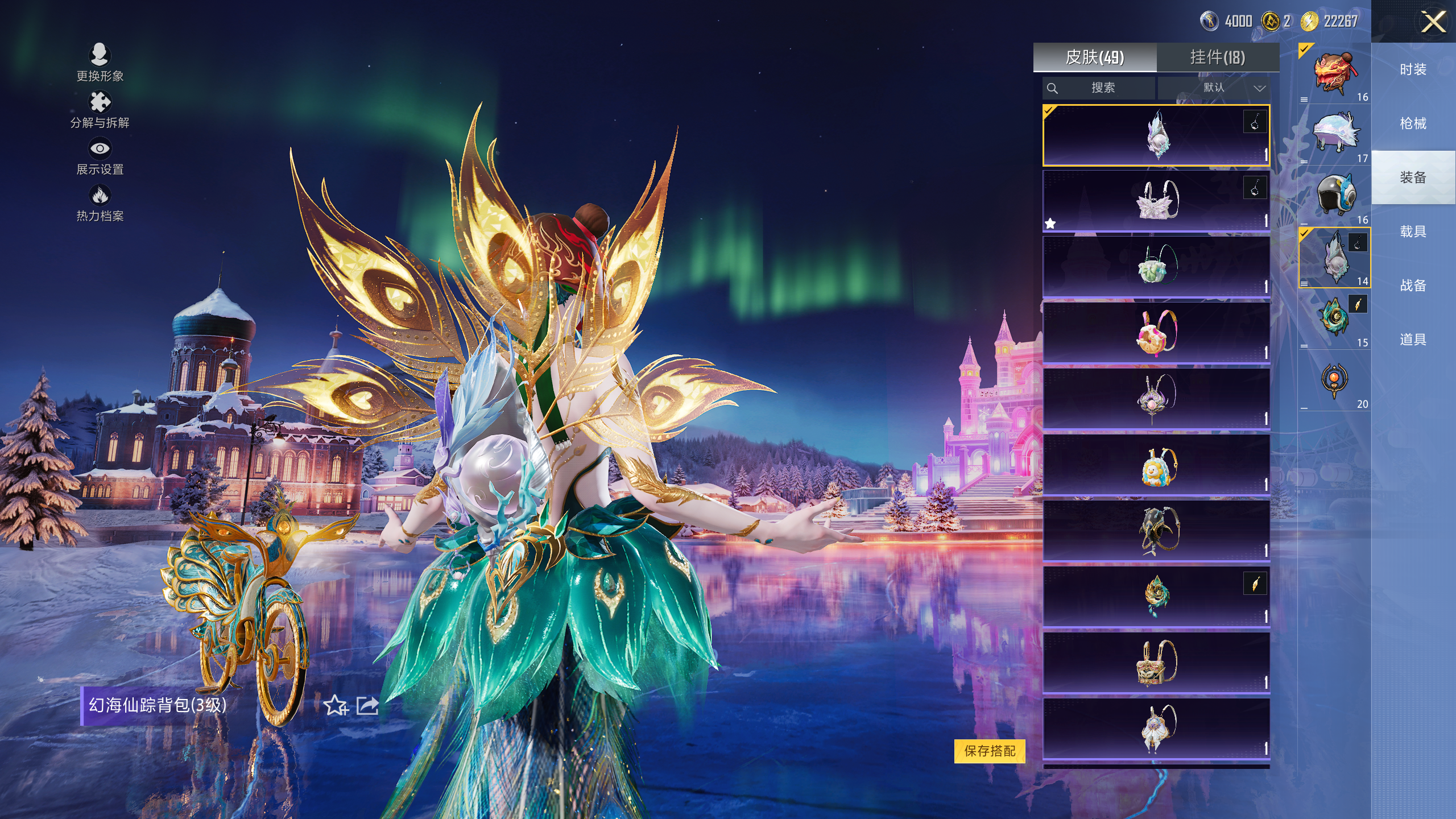Close the inventory screen with X
The image size is (1456, 819).
click(x=1433, y=23)
